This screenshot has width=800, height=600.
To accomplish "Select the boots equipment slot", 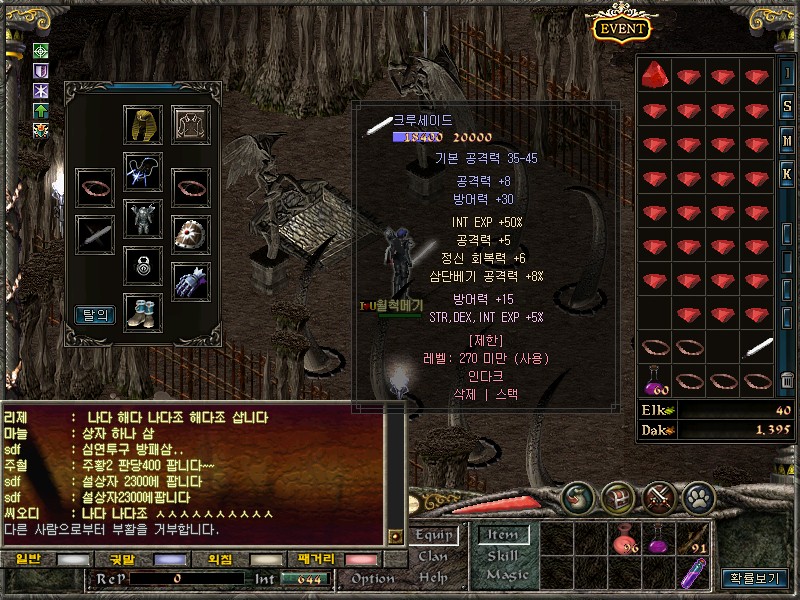I will pyautogui.click(x=143, y=311).
